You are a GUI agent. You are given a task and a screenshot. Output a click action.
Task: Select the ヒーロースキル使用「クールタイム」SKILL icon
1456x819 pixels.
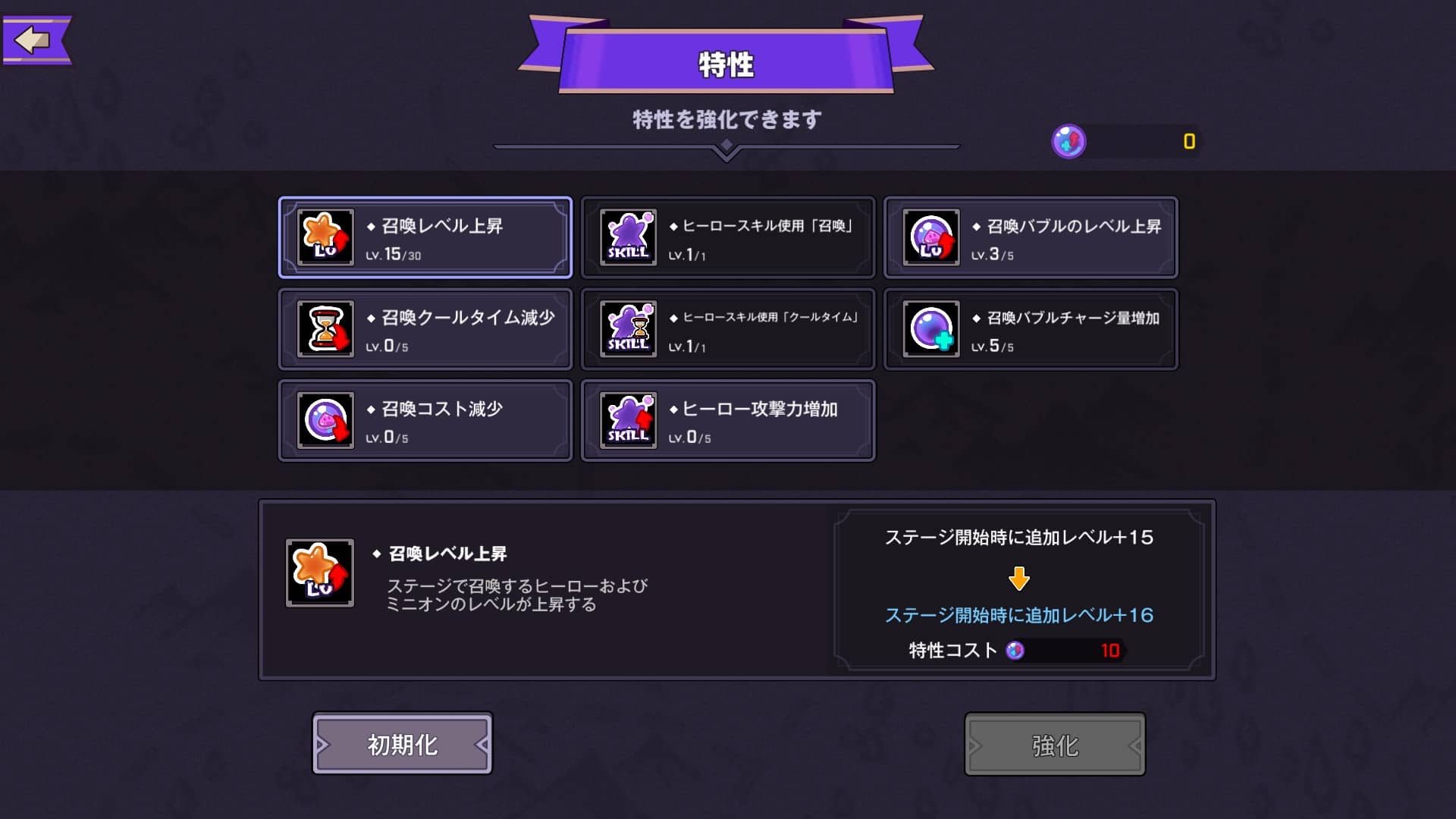pos(629,328)
